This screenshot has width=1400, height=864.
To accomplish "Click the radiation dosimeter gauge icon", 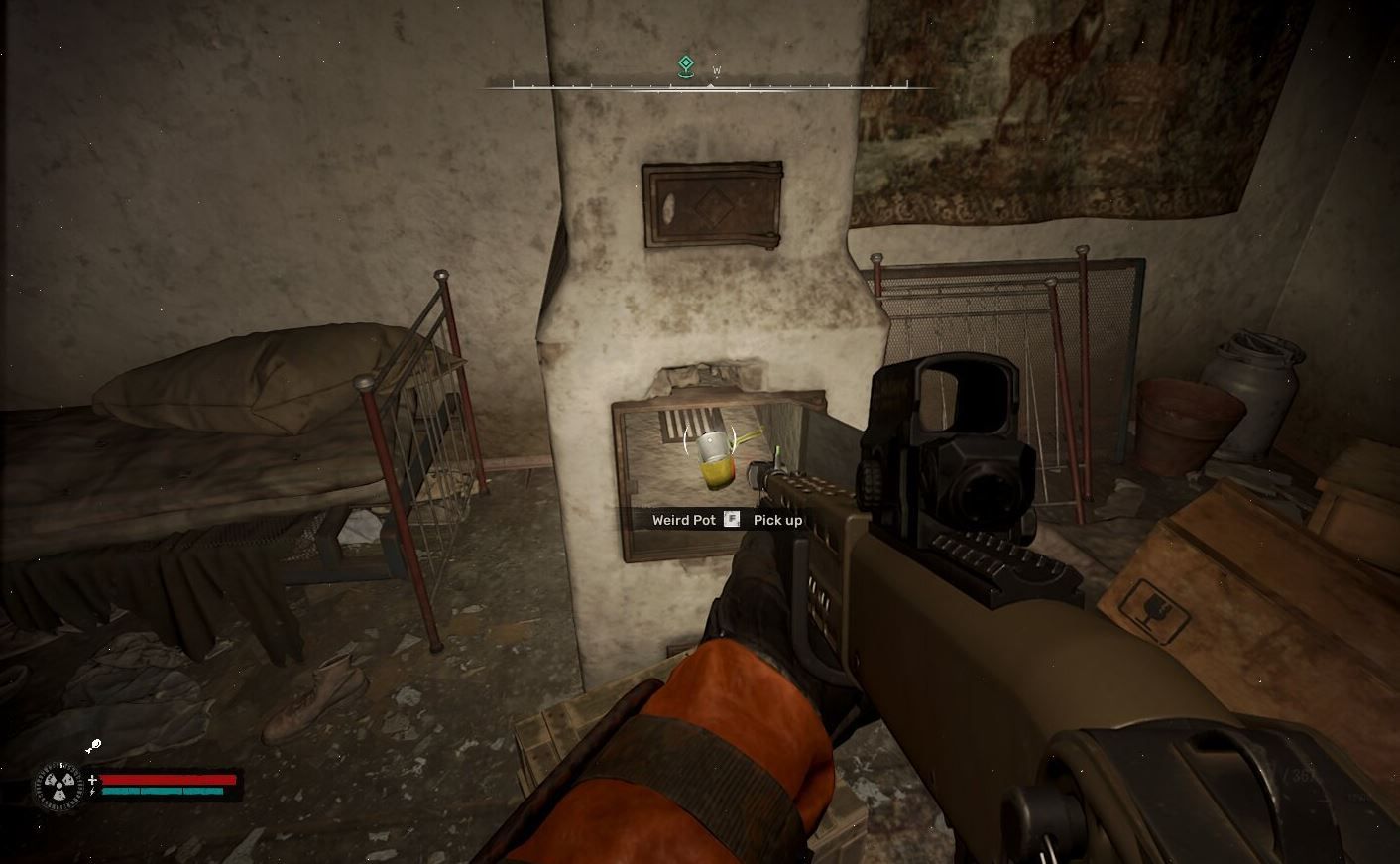I will click(x=59, y=786).
